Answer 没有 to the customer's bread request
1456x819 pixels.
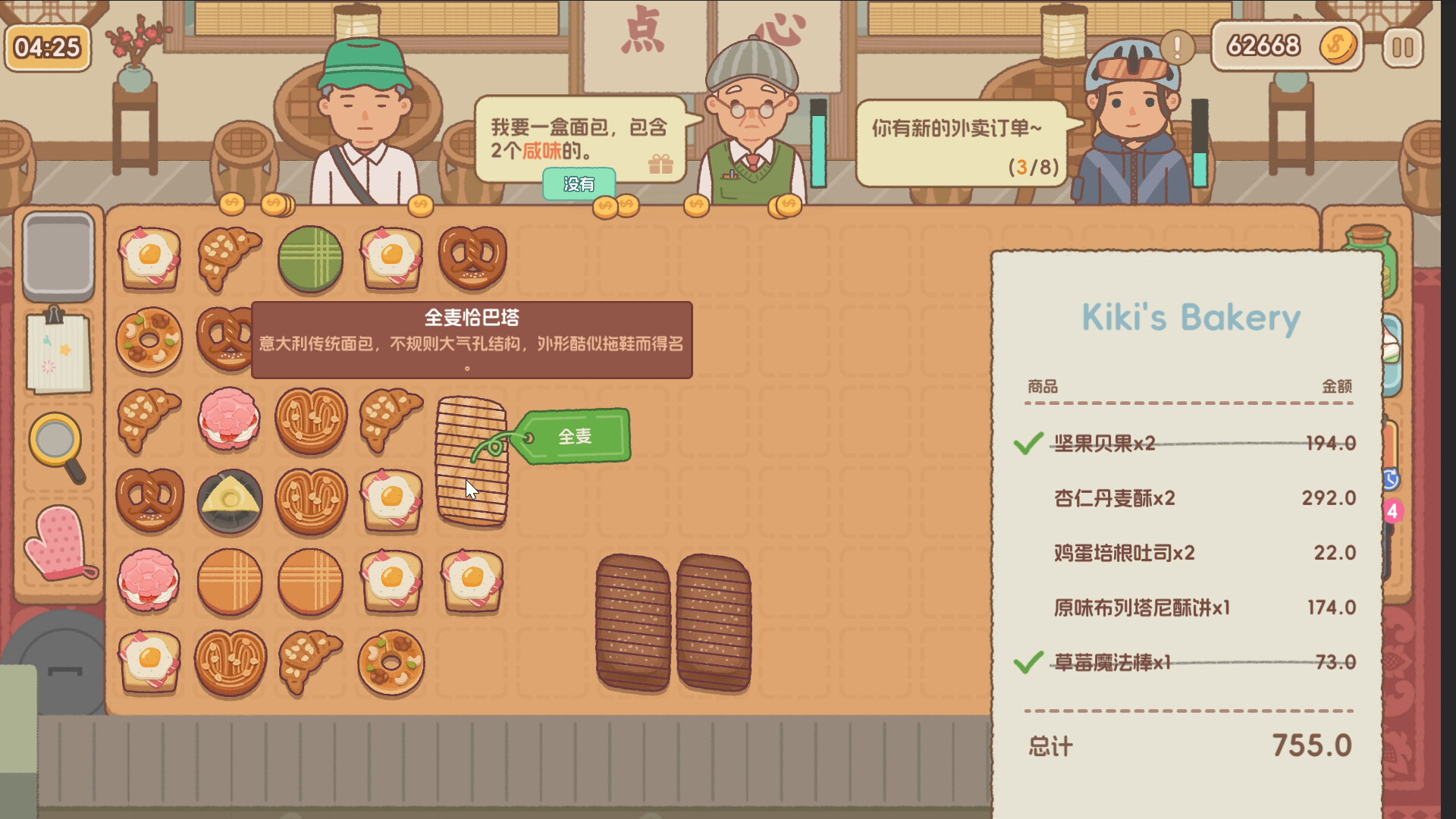click(x=579, y=184)
